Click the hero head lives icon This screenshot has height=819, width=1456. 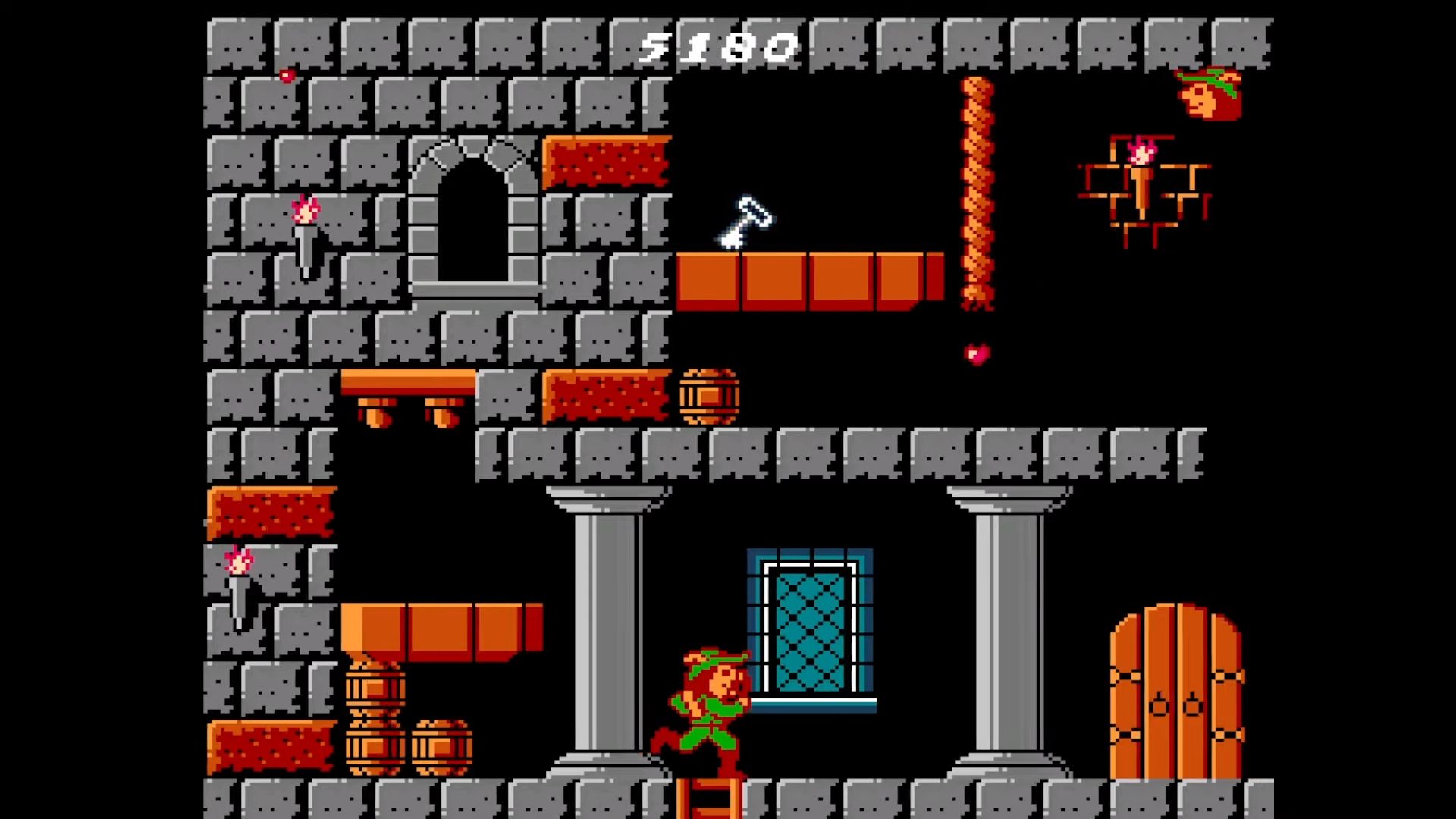point(1209,94)
